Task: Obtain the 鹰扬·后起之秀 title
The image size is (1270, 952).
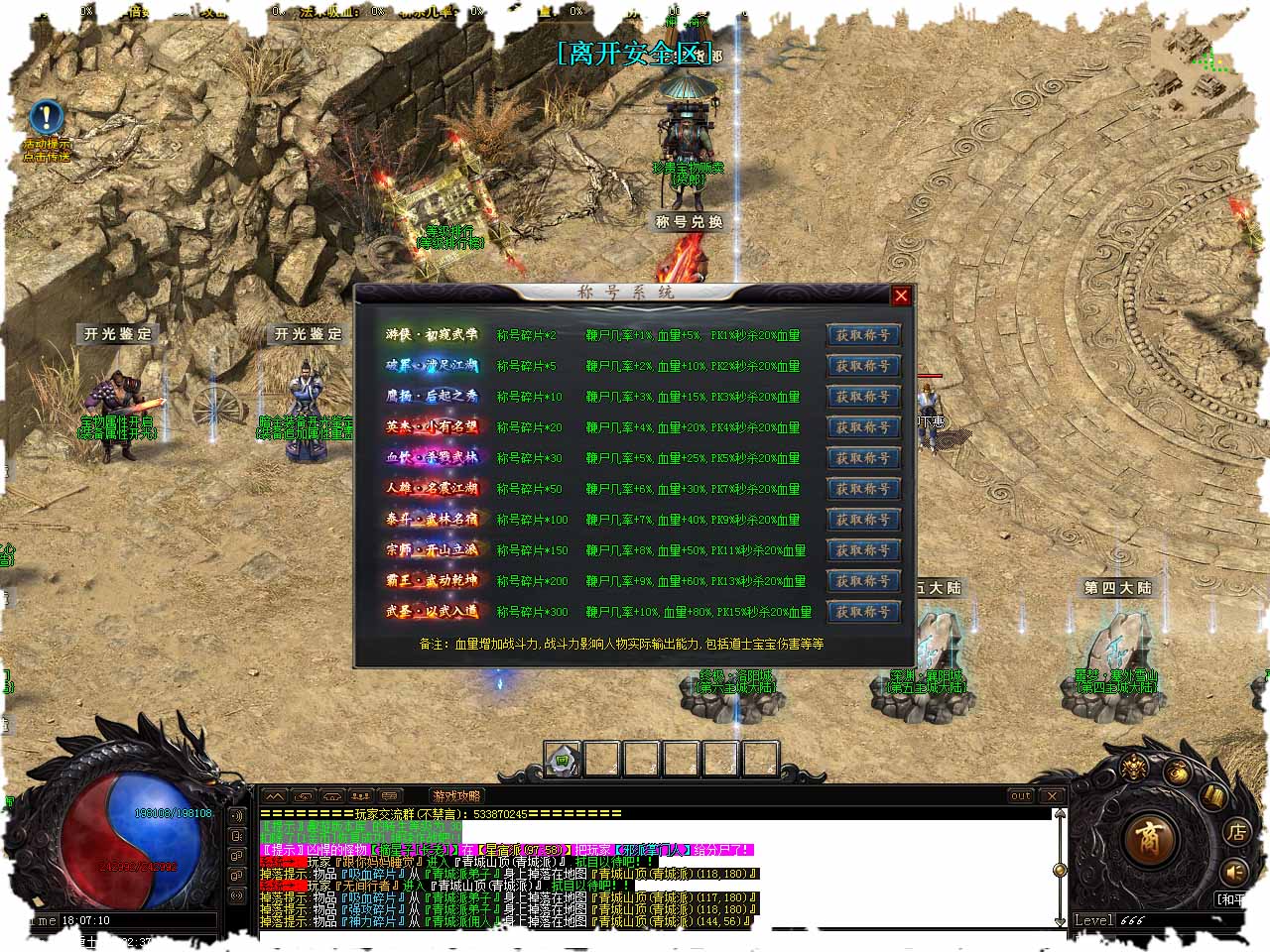Action: click(862, 397)
